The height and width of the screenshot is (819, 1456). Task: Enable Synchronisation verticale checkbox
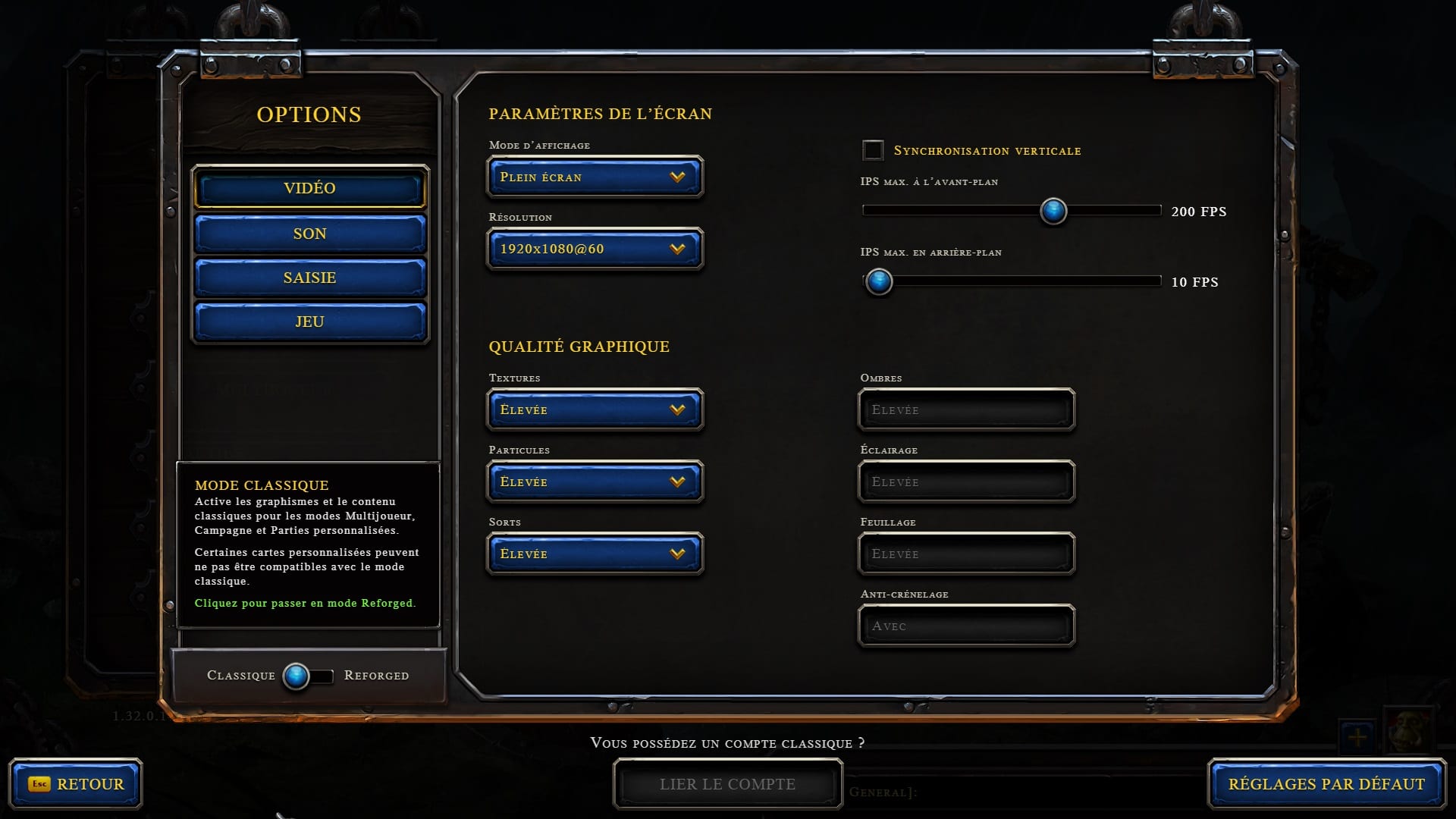tap(873, 150)
